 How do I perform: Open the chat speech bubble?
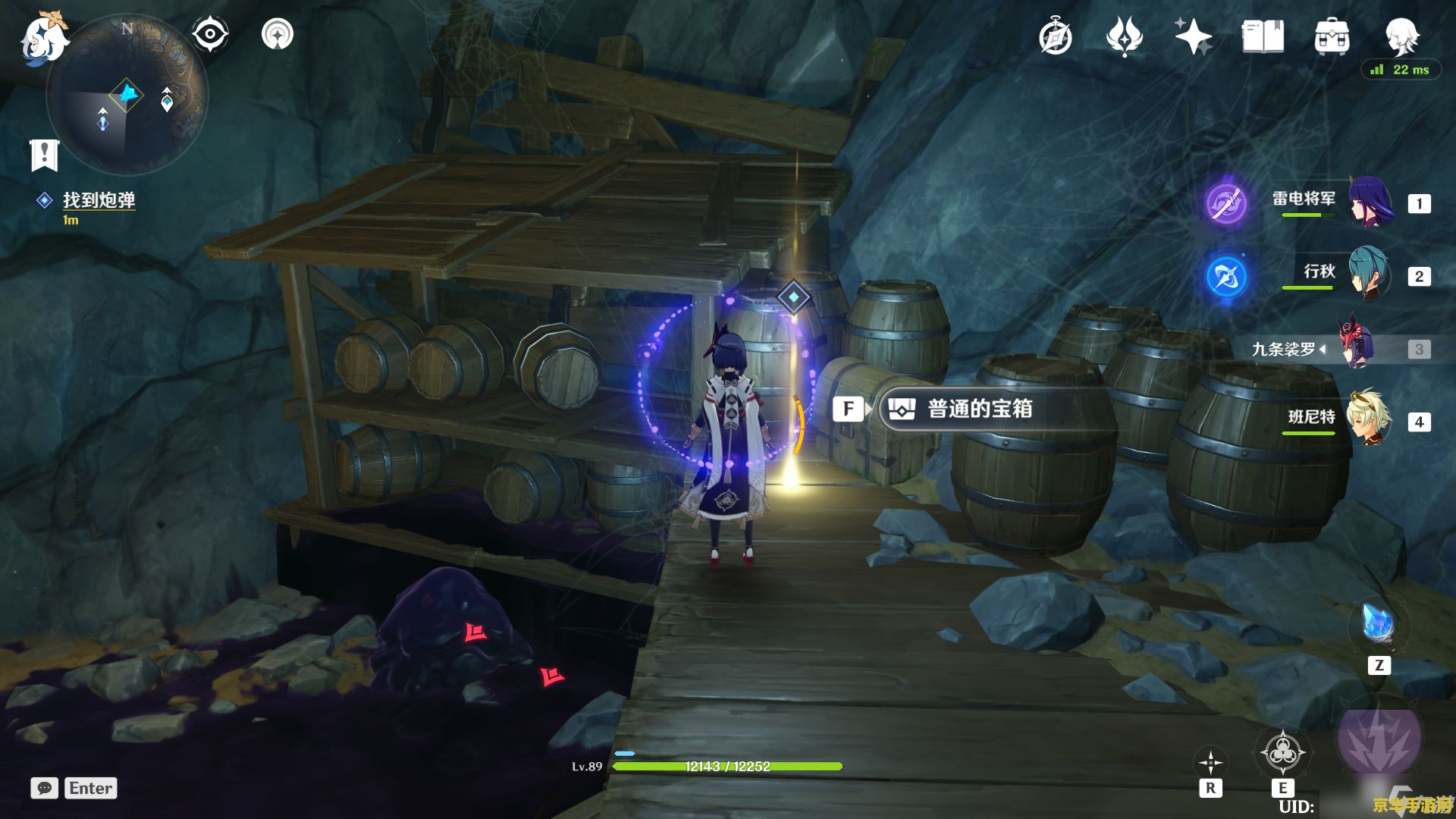45,788
